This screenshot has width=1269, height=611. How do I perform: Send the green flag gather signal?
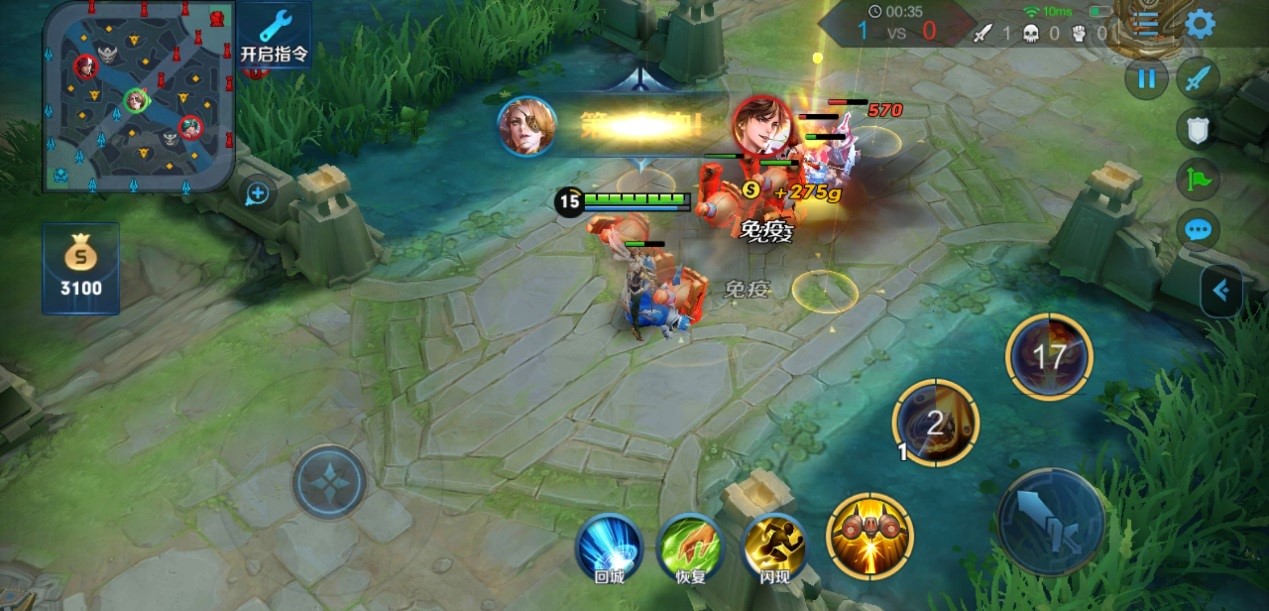[x=1198, y=179]
